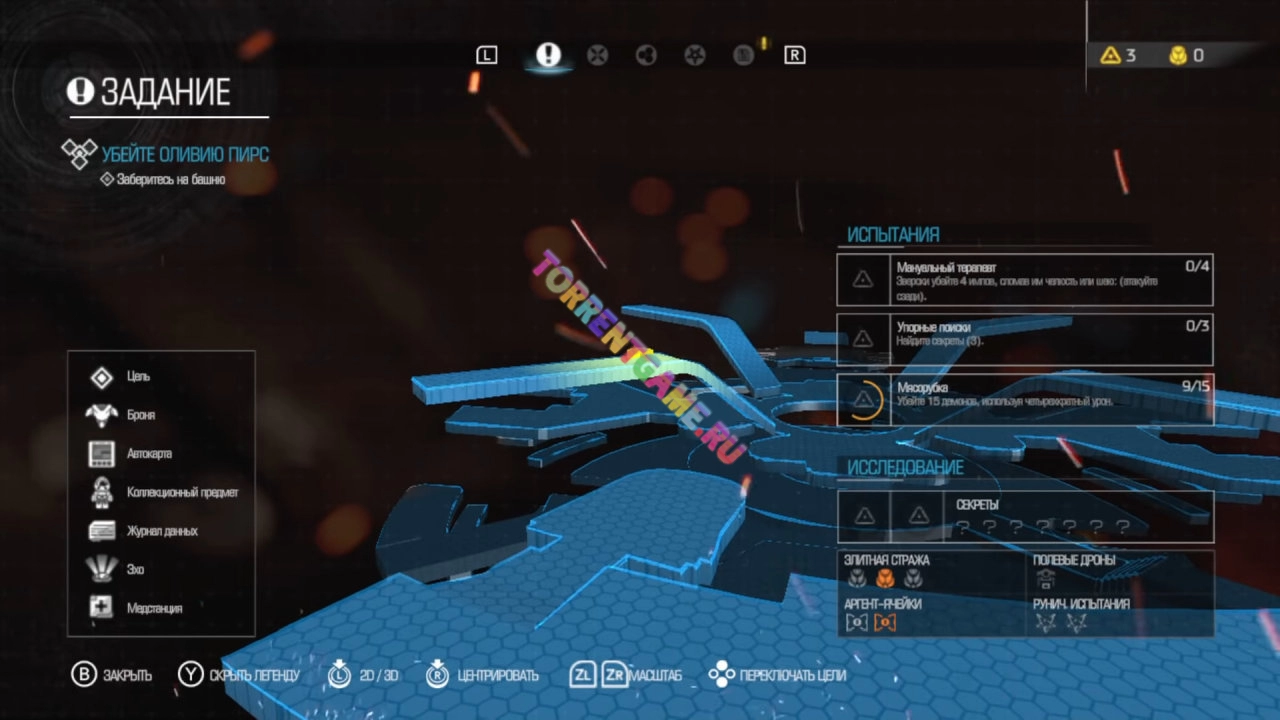Select the Полевые дроны icon
1280x720 pixels.
pyautogui.click(x=1046, y=578)
